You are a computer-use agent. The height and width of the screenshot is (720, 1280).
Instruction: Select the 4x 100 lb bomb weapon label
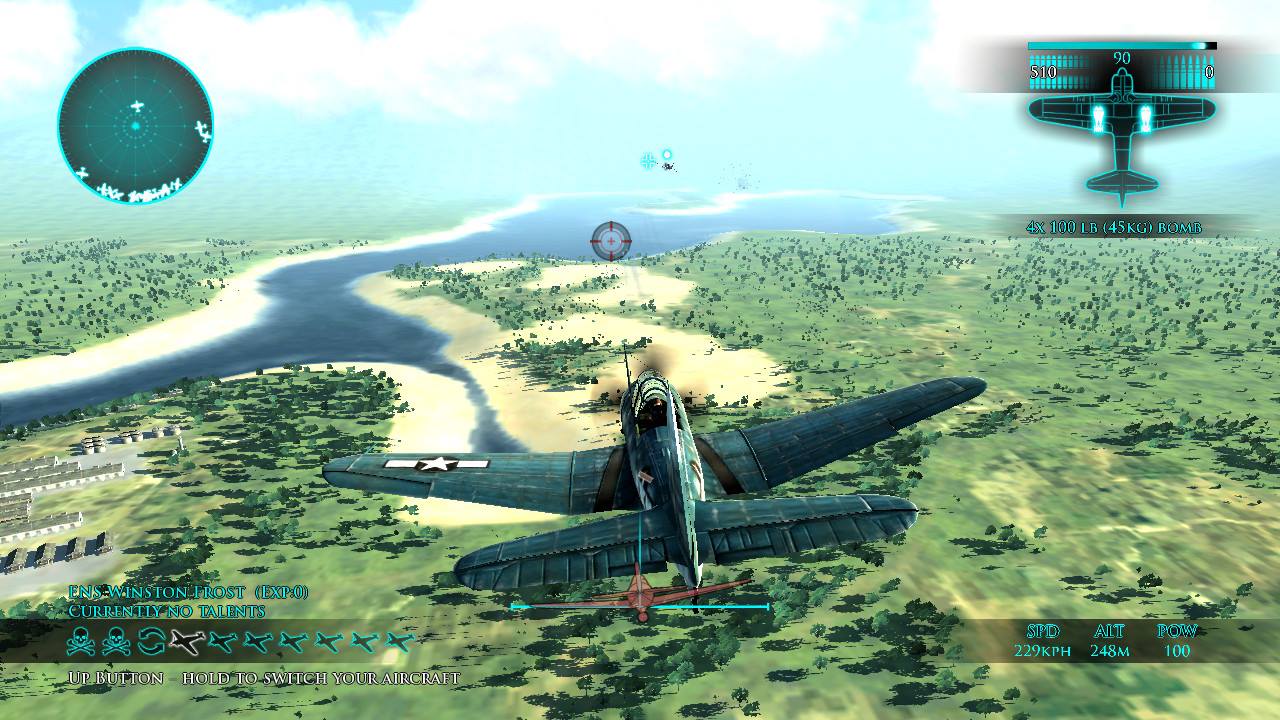(1113, 228)
